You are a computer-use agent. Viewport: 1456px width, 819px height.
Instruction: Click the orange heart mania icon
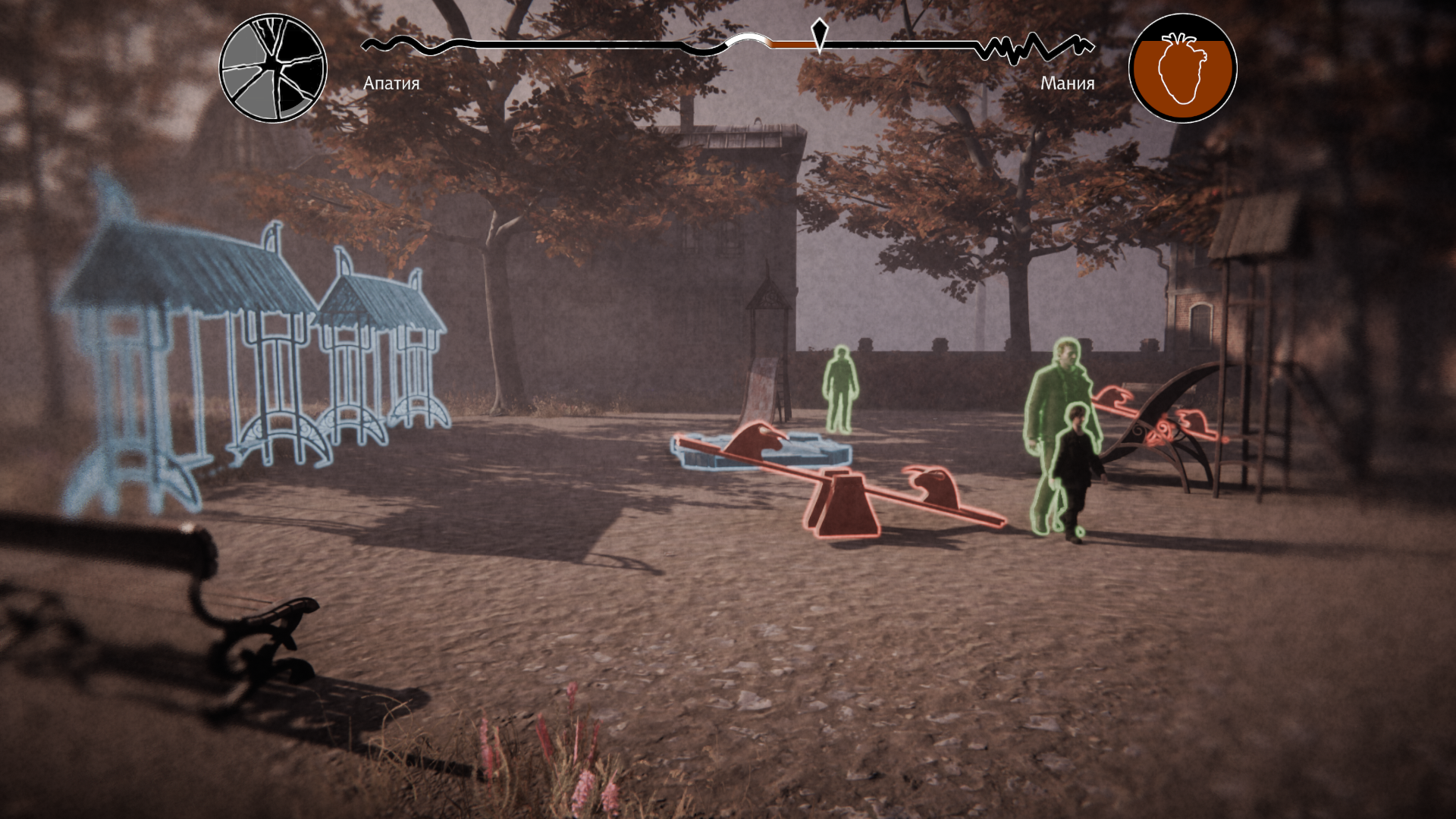[x=1182, y=68]
